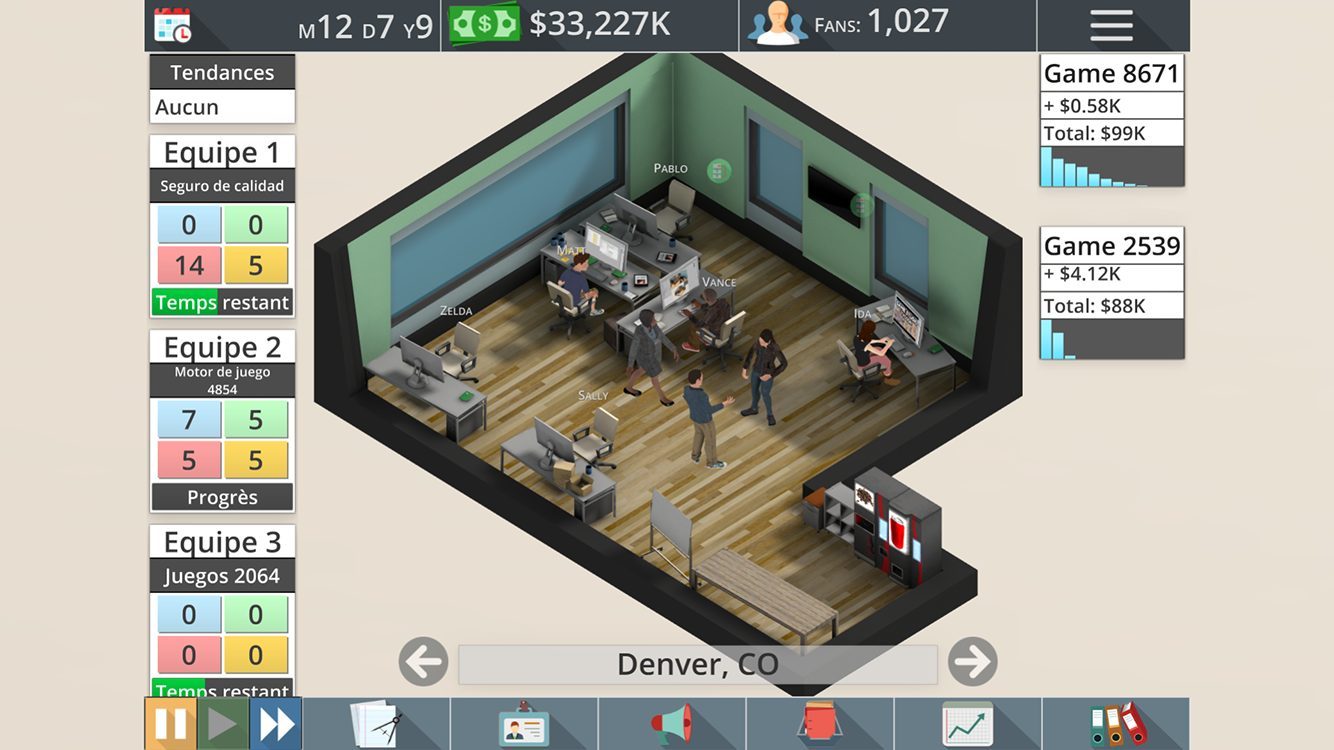Open the Game 8671 sales panel
Screen dimensions: 1334x750
pos(1112,121)
